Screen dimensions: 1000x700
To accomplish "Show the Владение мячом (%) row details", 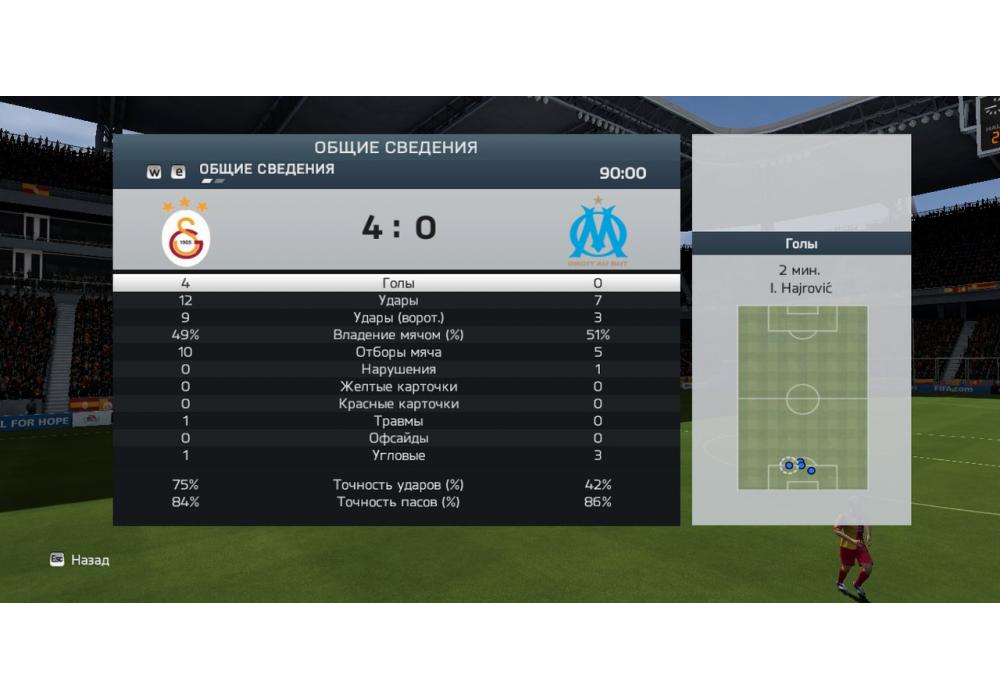I will 398,335.
